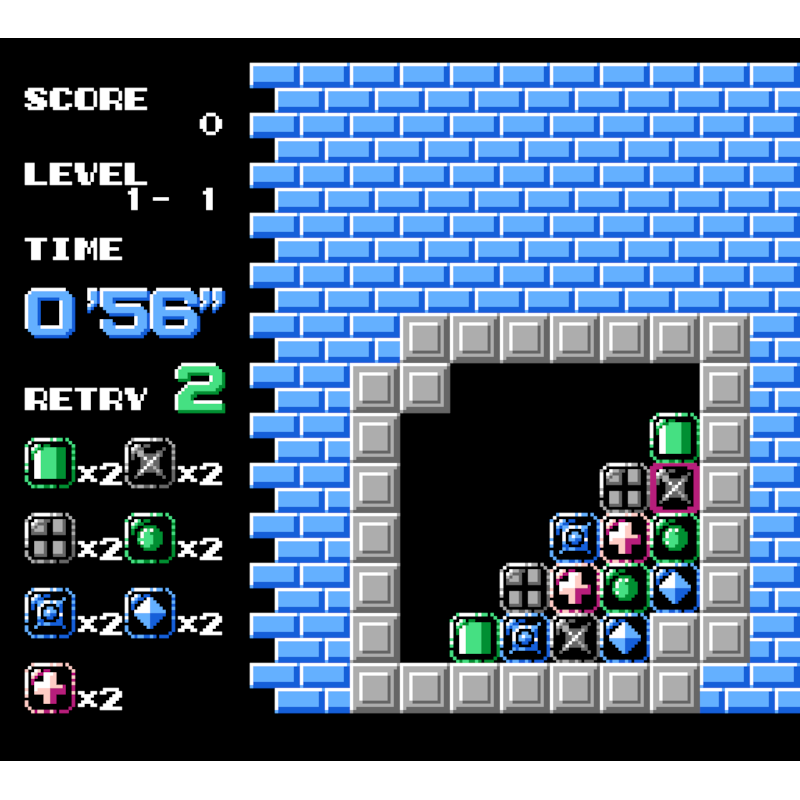Select the pink cross block resting on the gray X block
Image resolution: width=800 pixels, height=800 pixels.
(575, 588)
